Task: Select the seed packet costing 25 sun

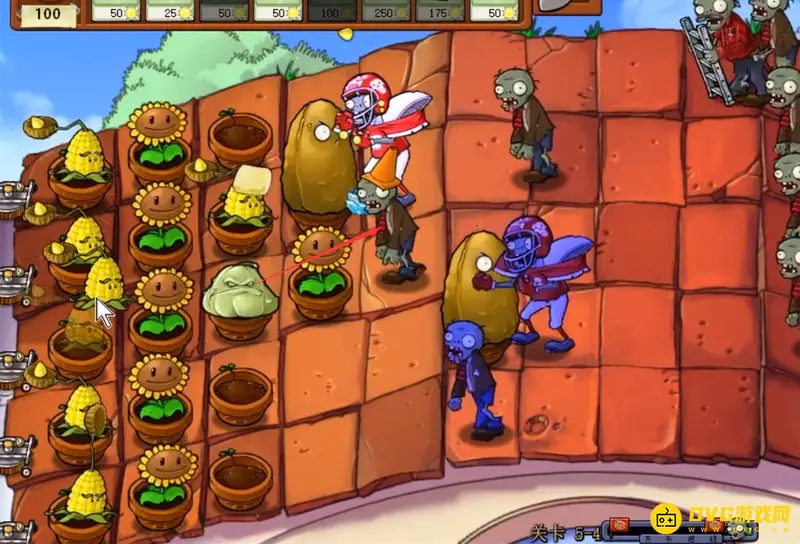Action: pos(170,9)
